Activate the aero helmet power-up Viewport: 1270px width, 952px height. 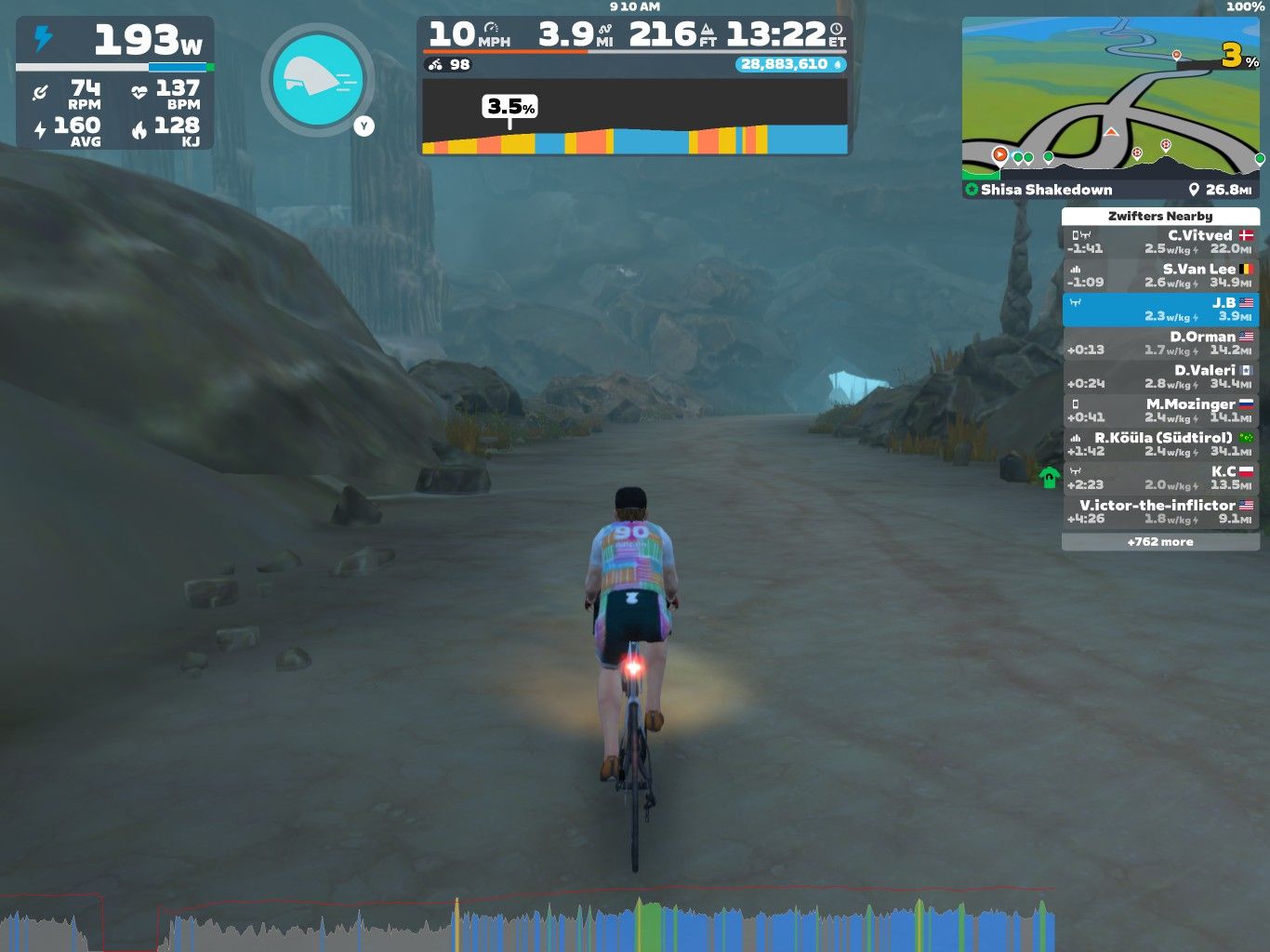coord(317,80)
